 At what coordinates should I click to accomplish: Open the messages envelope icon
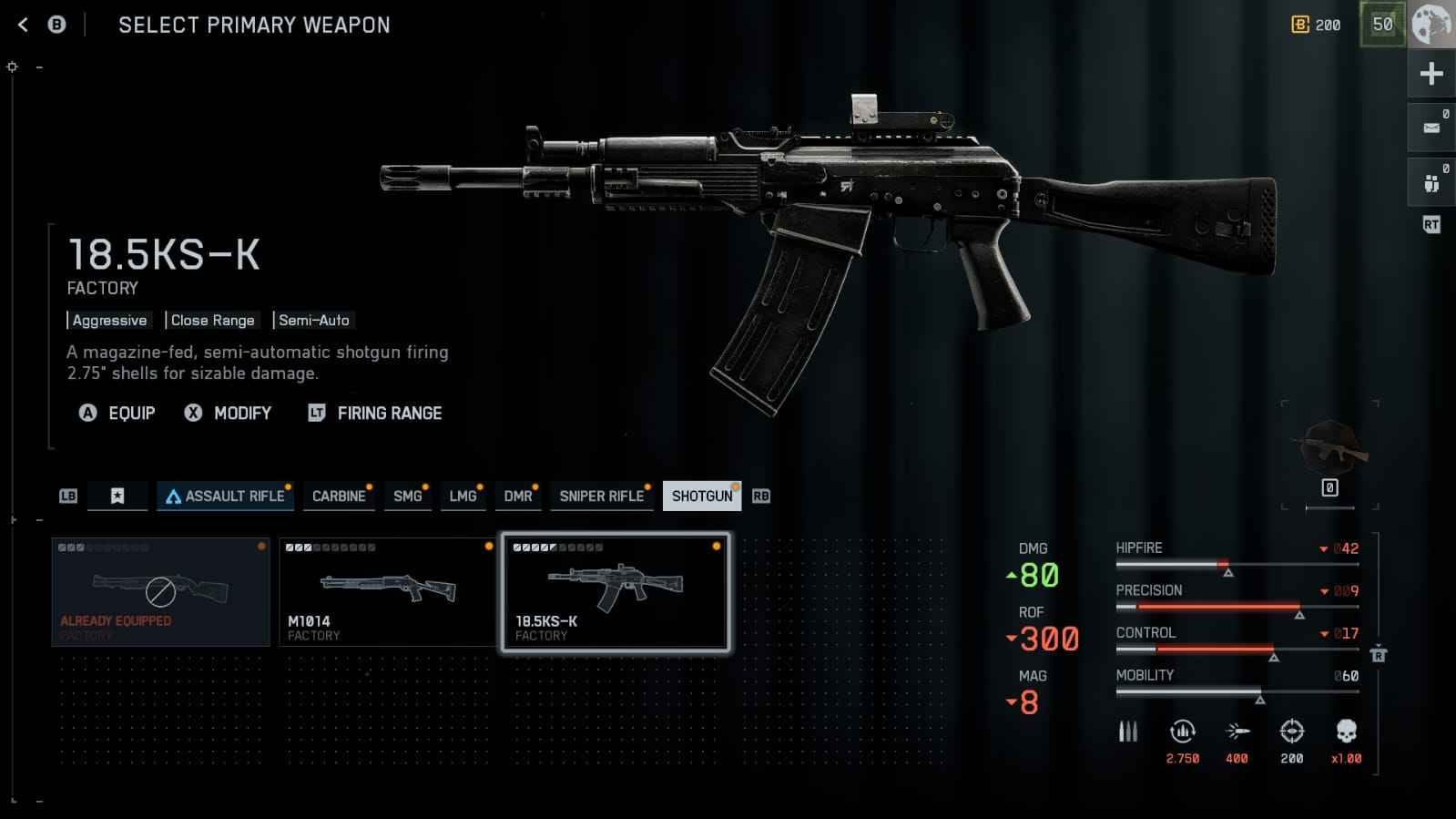point(1431,128)
